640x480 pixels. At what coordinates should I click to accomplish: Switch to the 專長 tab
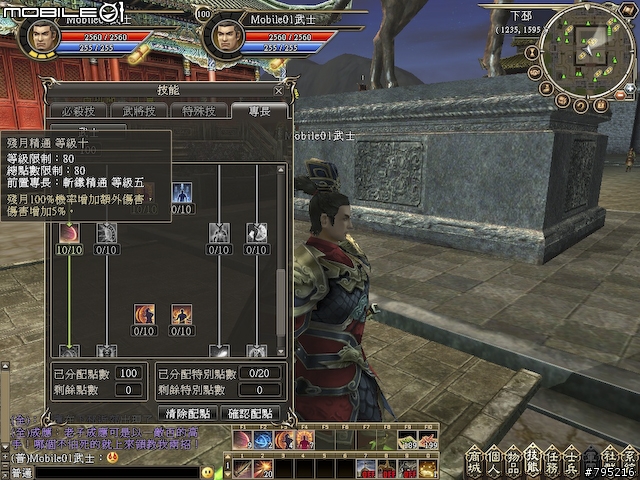point(247,111)
